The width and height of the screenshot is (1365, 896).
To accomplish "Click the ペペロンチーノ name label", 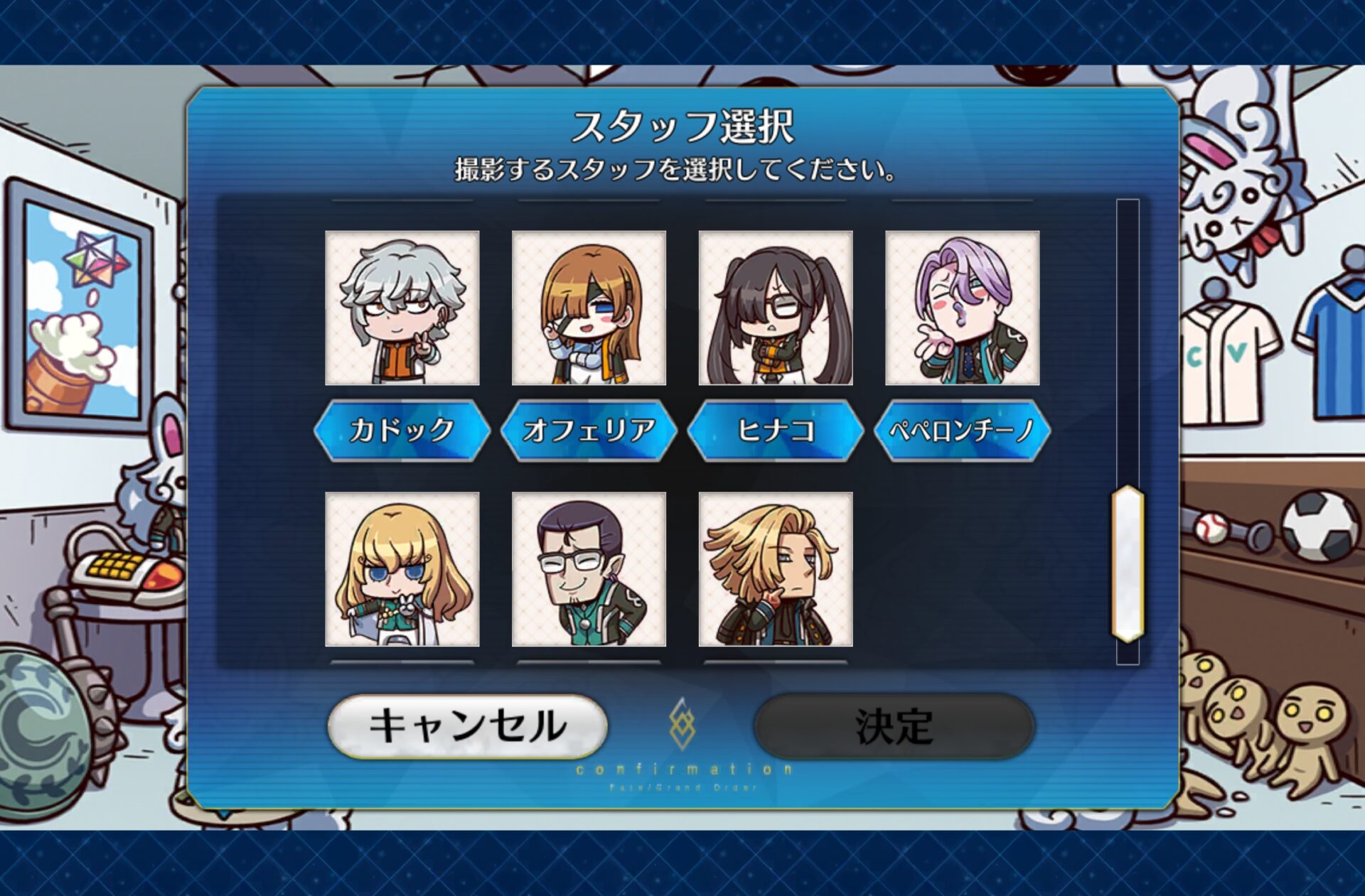I will 962,430.
